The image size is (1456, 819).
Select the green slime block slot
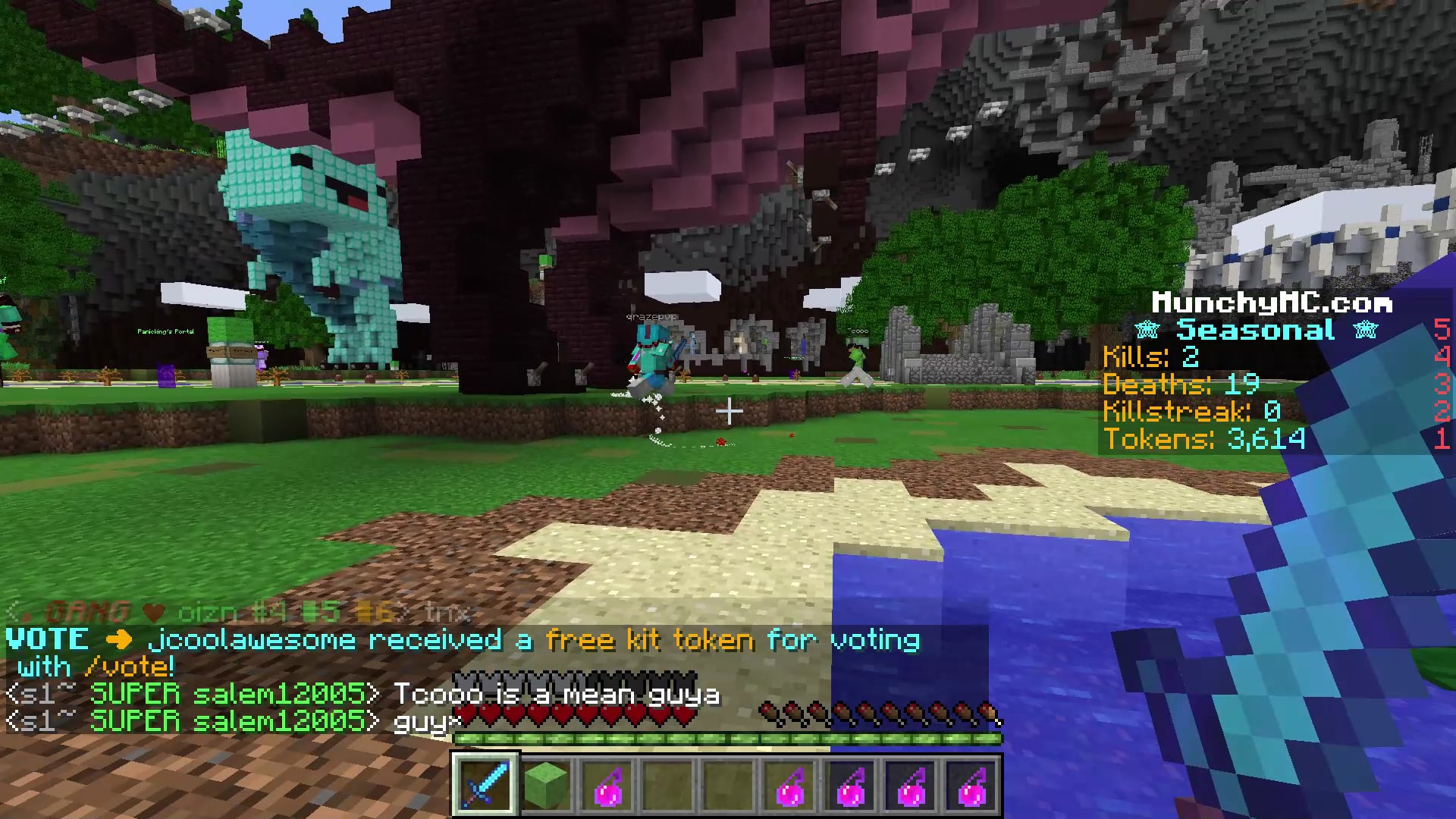[546, 784]
